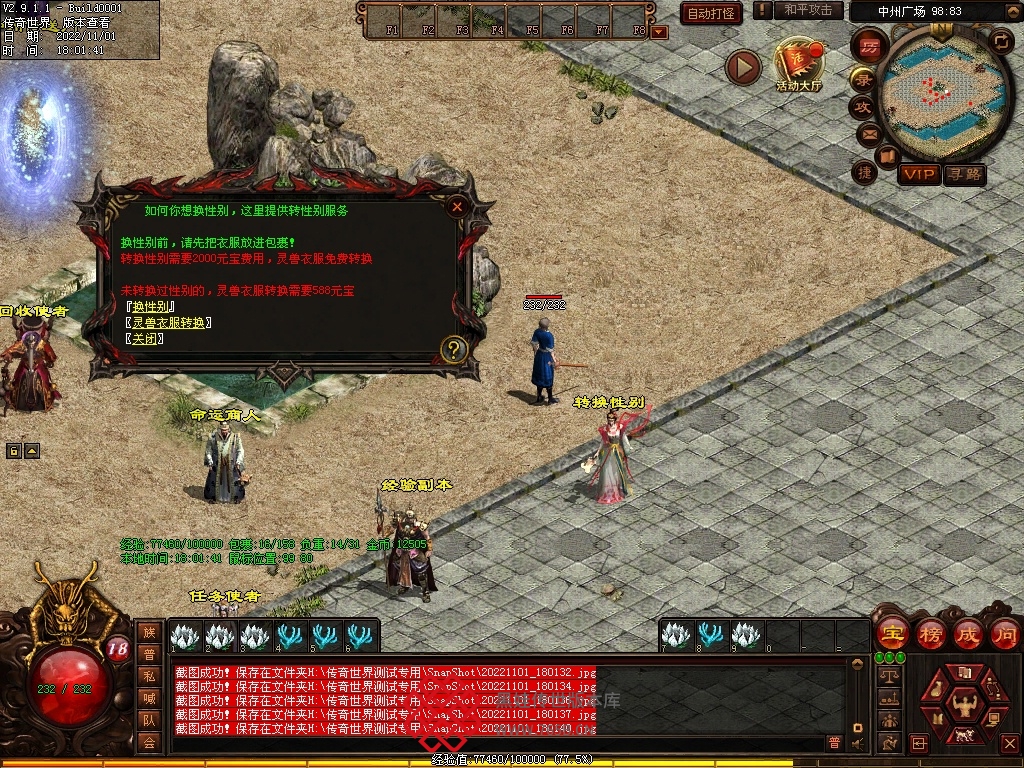Choose the 换性别 dialogue option
This screenshot has width=1024, height=768.
(x=152, y=307)
